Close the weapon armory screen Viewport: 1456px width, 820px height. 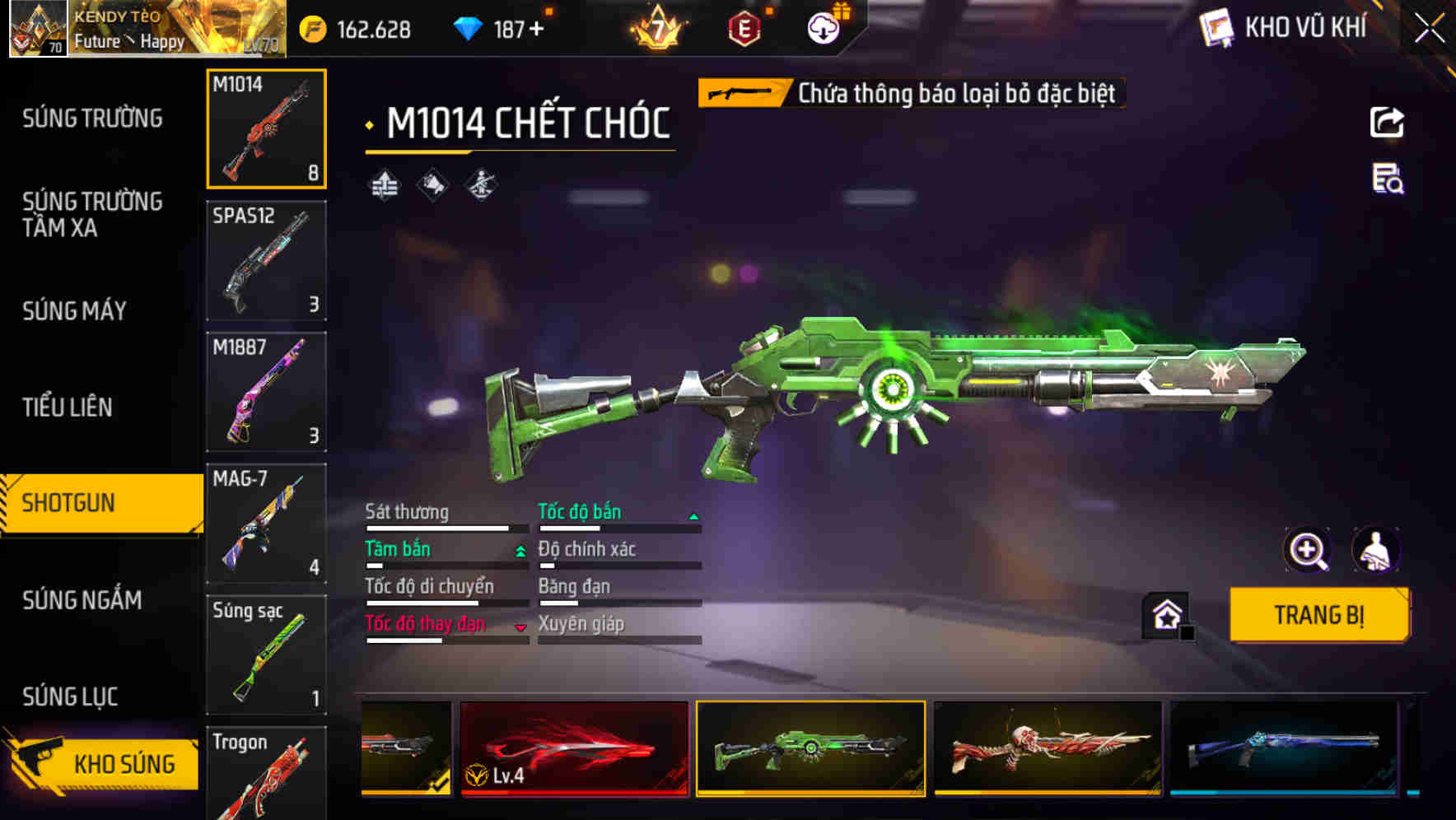pyautogui.click(x=1430, y=29)
